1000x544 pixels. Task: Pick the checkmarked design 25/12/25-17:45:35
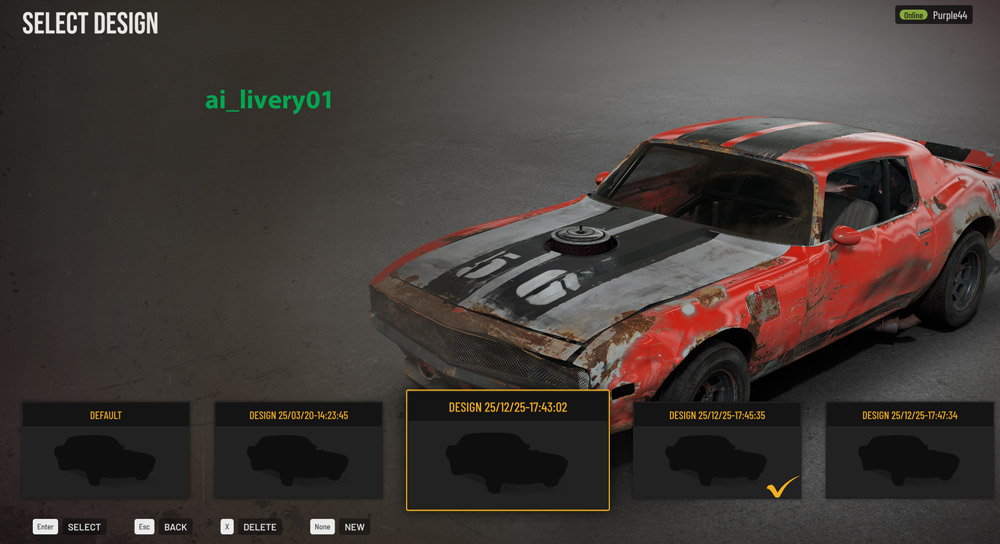(717, 451)
